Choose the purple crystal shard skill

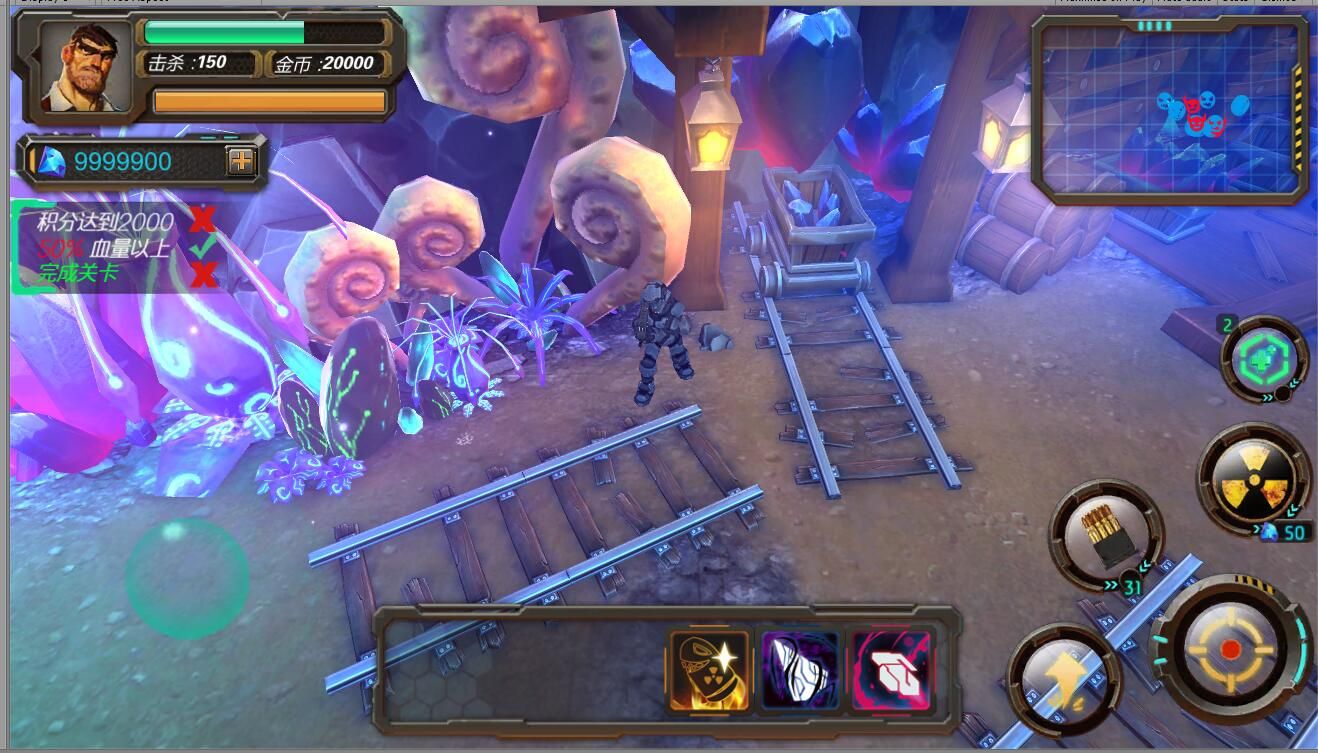[x=798, y=670]
